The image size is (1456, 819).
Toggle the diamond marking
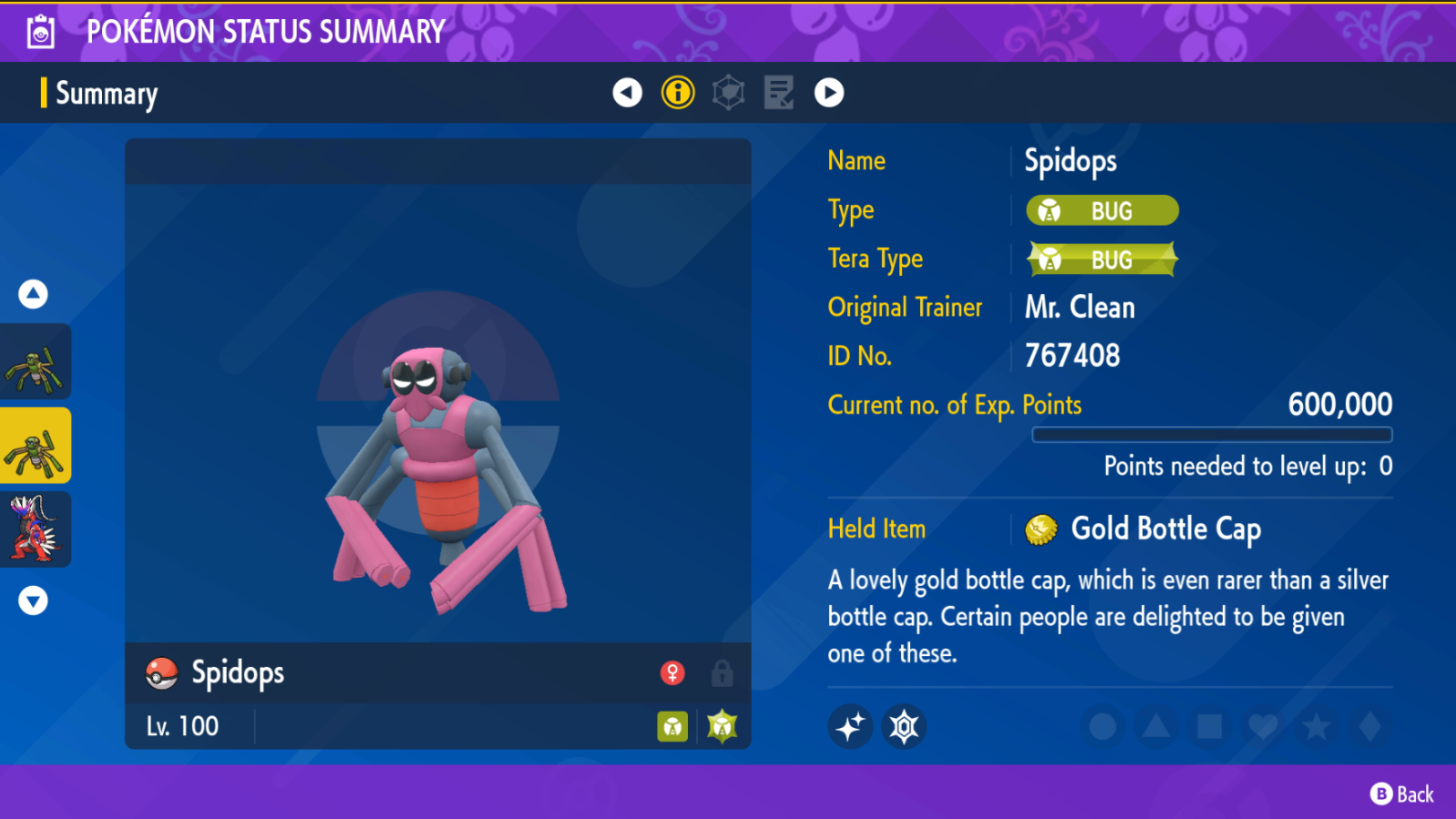click(1370, 727)
